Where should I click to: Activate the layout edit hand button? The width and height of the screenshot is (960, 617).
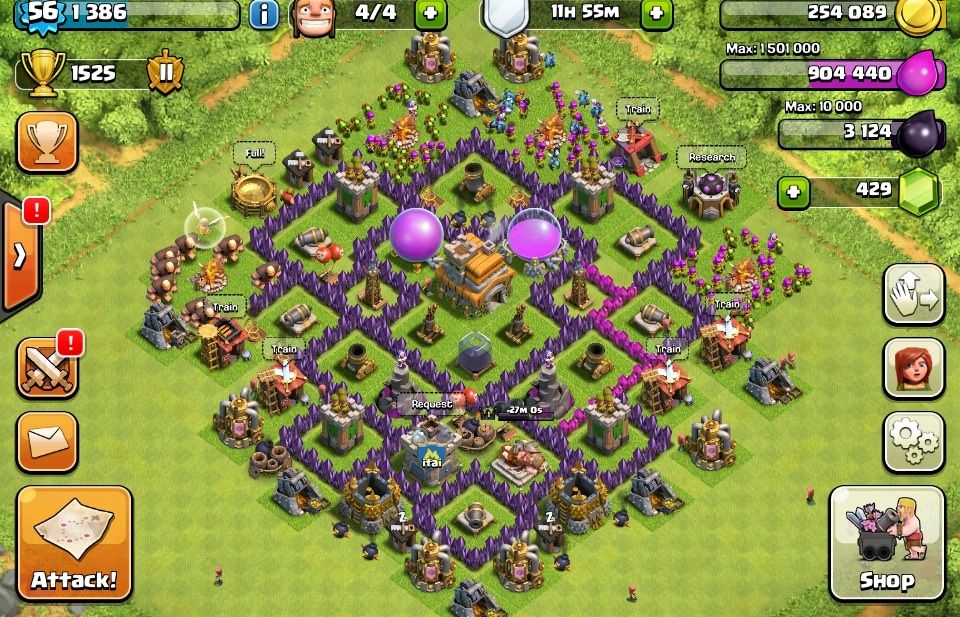914,295
